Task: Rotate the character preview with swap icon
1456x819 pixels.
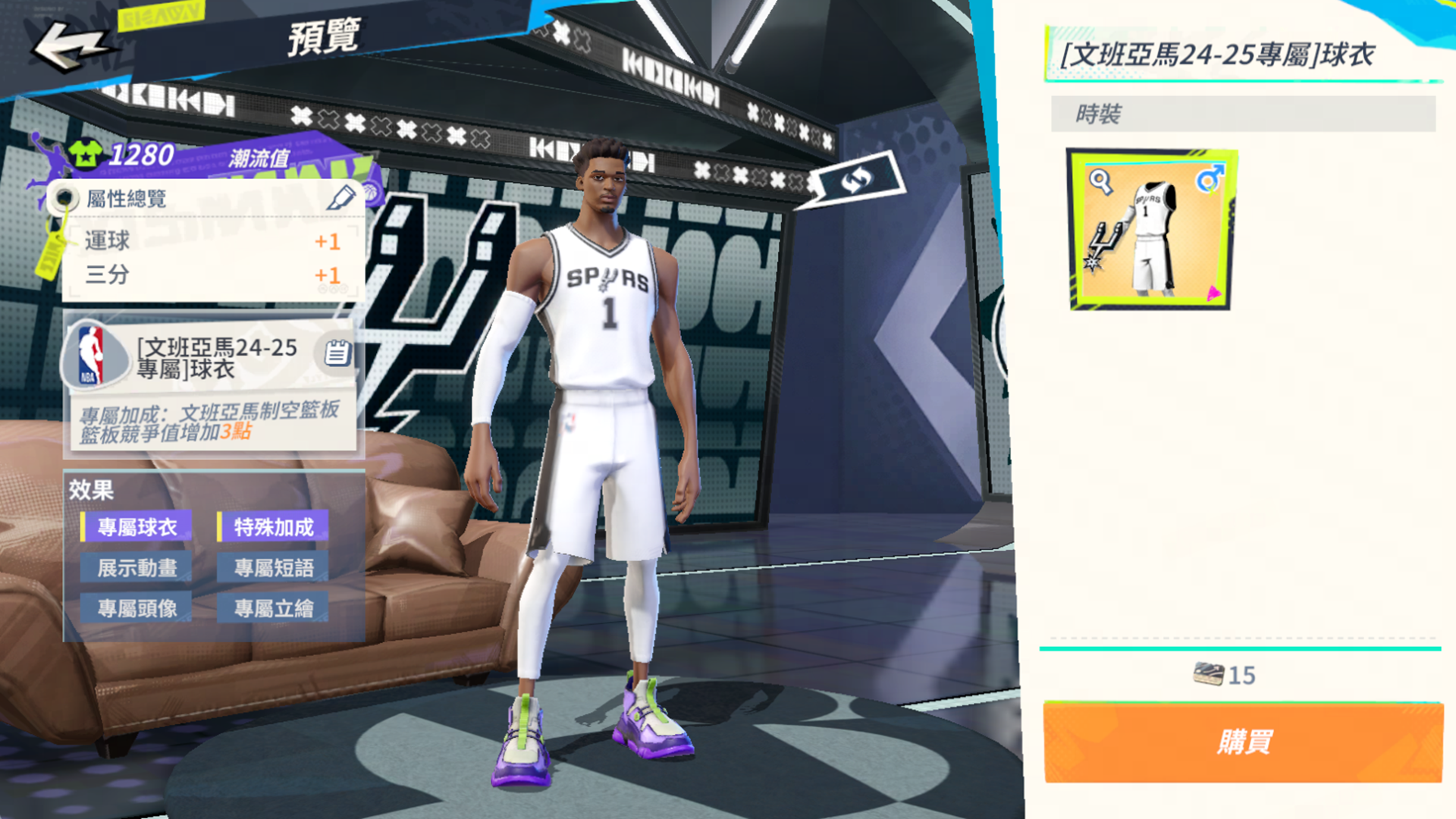Action: point(857,180)
